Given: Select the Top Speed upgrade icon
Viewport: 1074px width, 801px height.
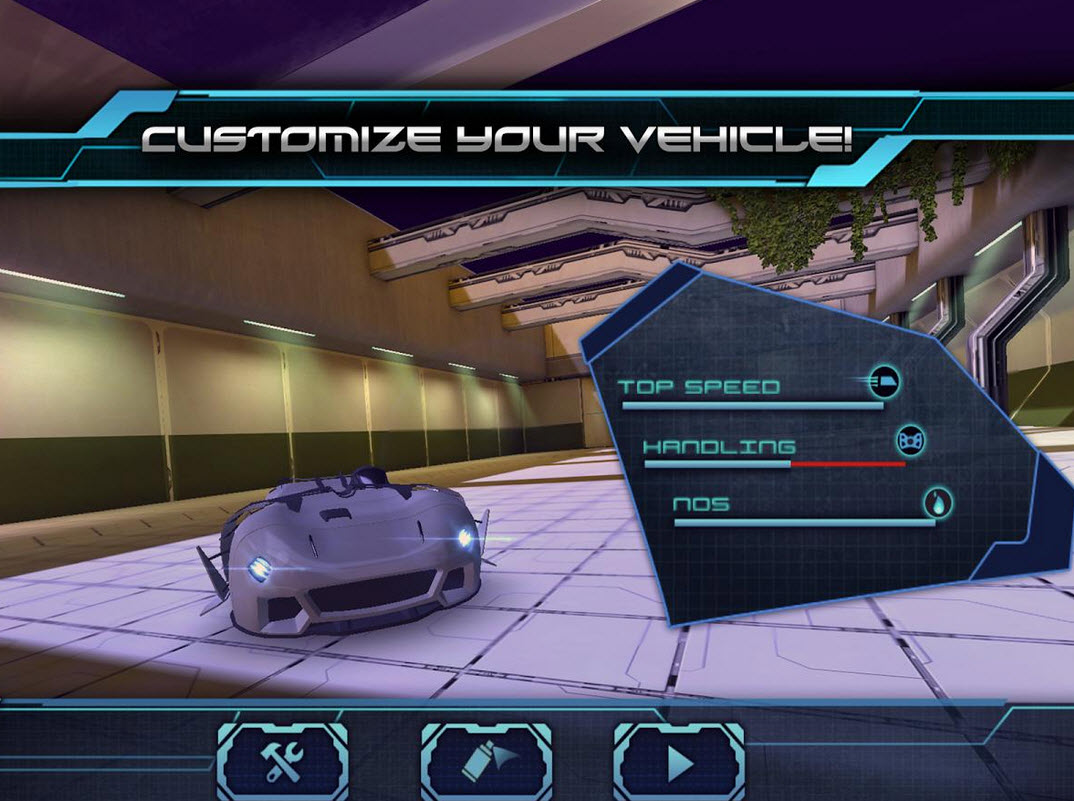Looking at the screenshot, I should [884, 381].
